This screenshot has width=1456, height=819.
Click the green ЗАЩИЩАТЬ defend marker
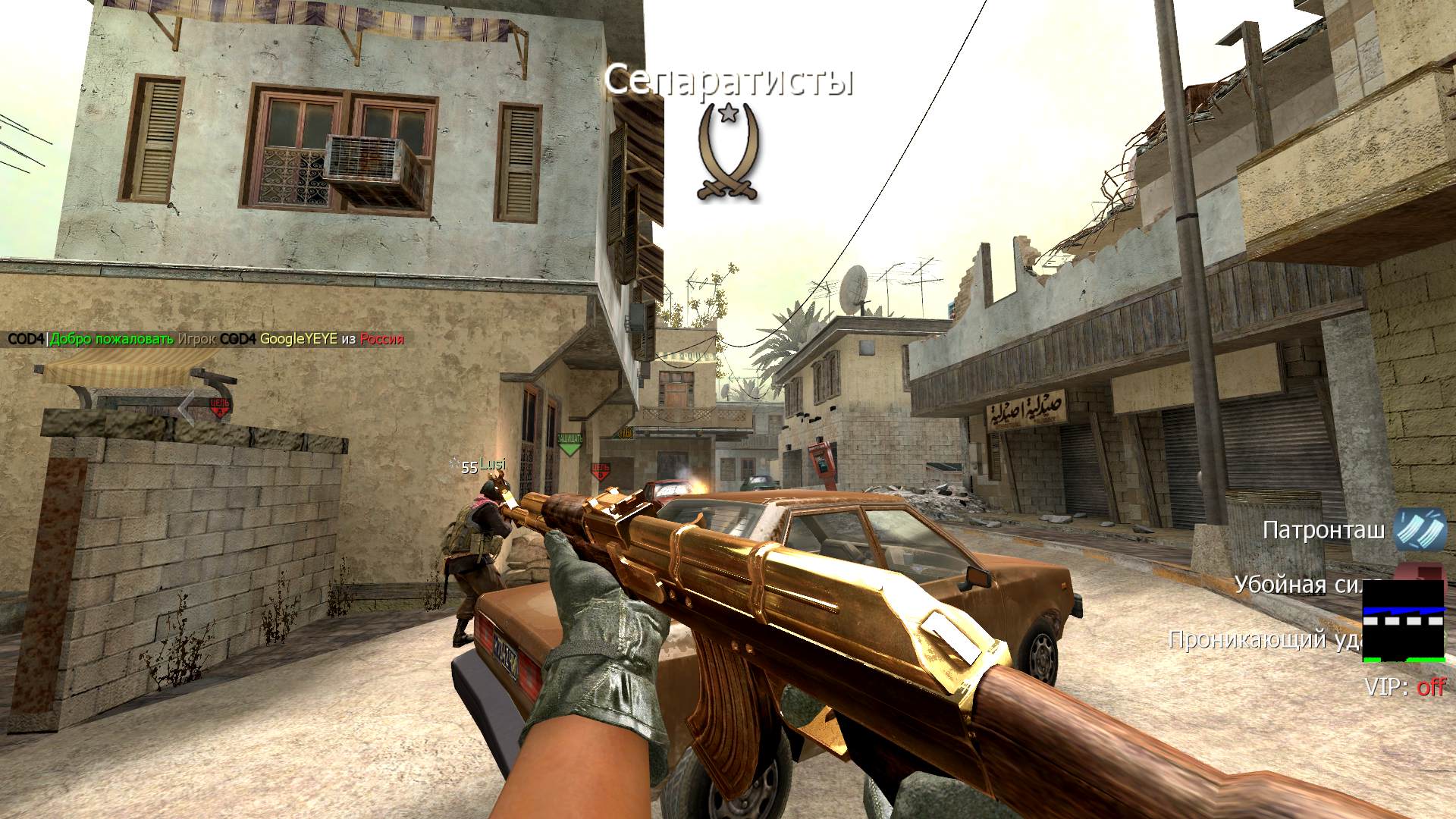[570, 444]
